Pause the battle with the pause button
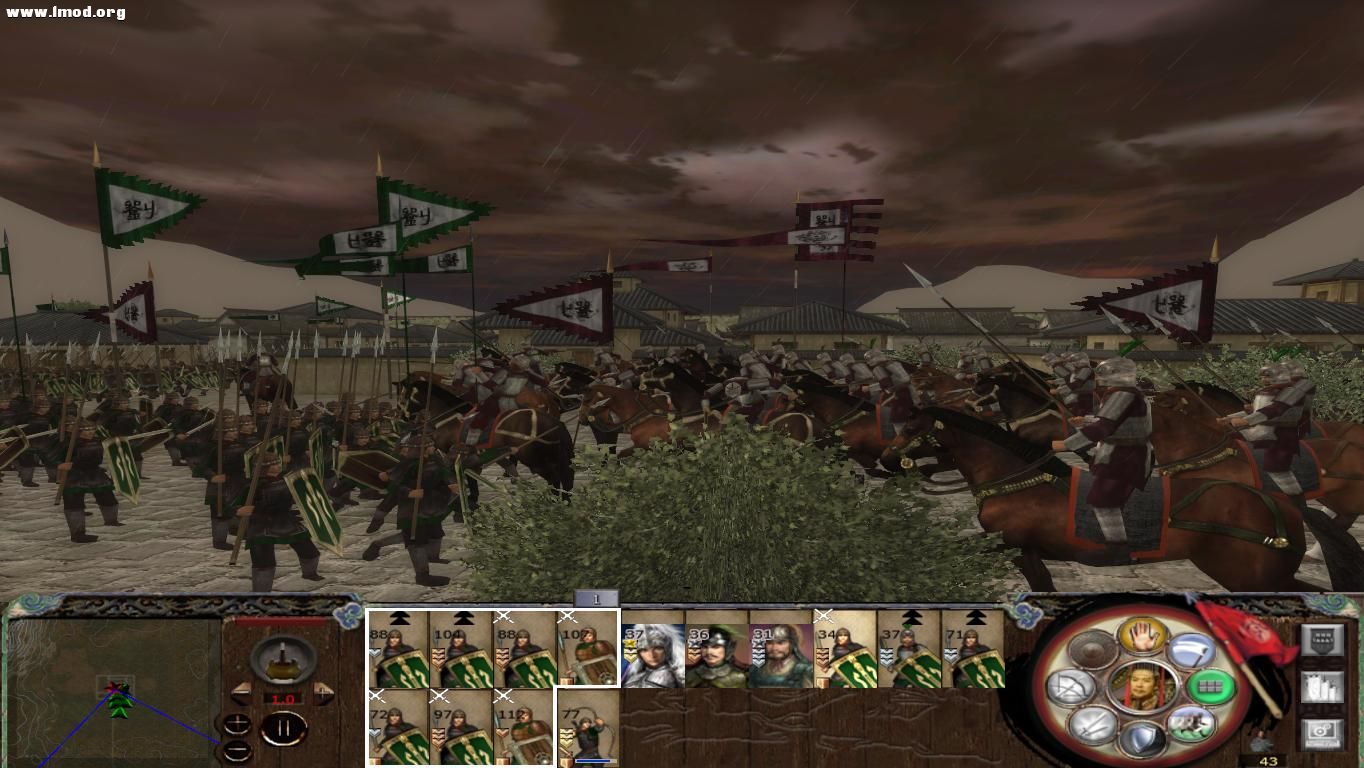Image resolution: width=1364 pixels, height=768 pixels. click(x=283, y=727)
